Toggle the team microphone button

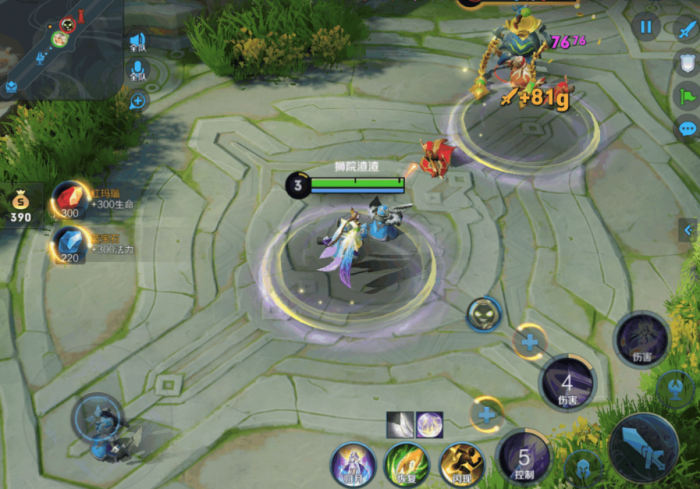138,70
